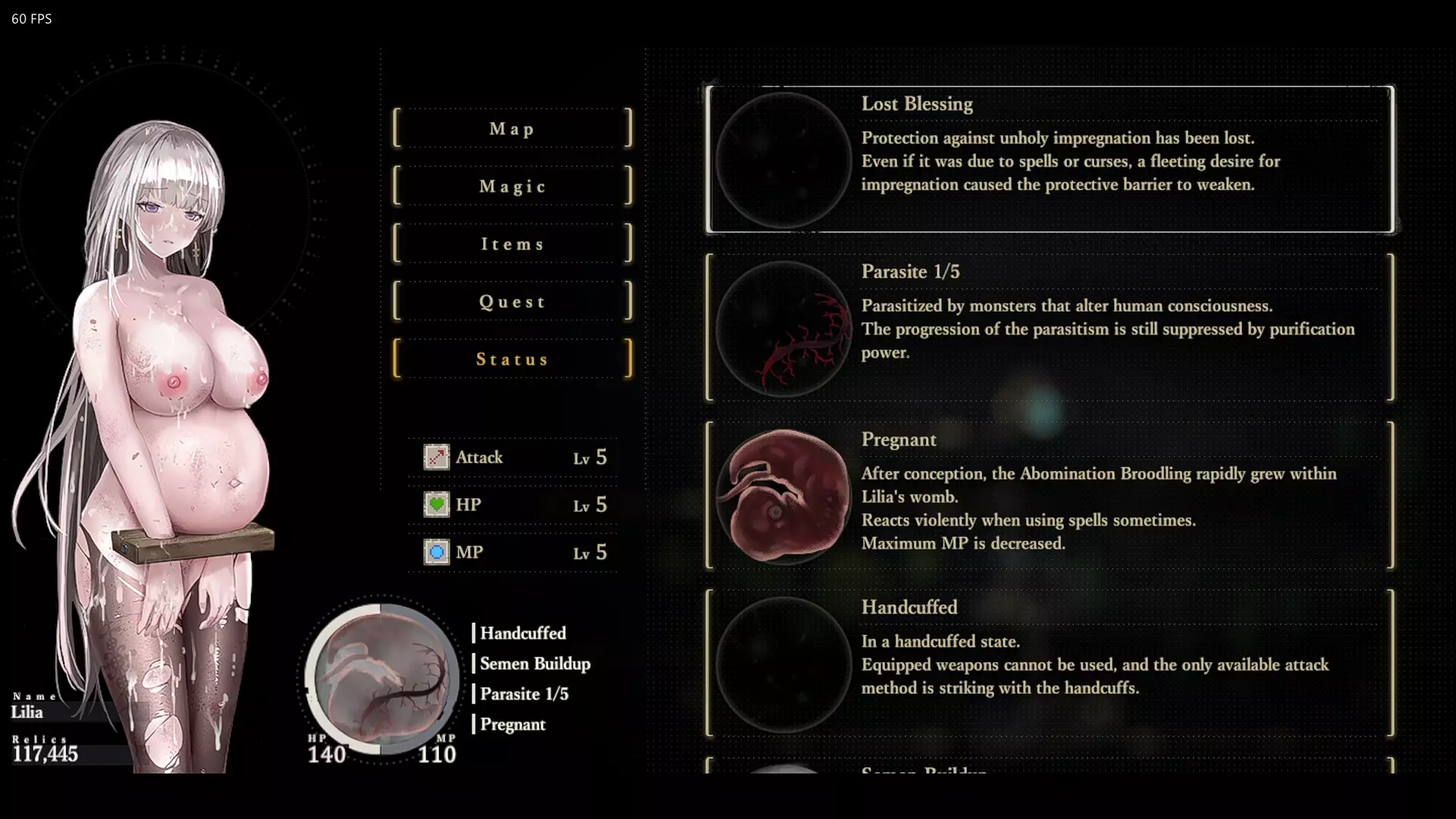The width and height of the screenshot is (1456, 819).
Task: Open the Items menu
Action: coord(512,244)
